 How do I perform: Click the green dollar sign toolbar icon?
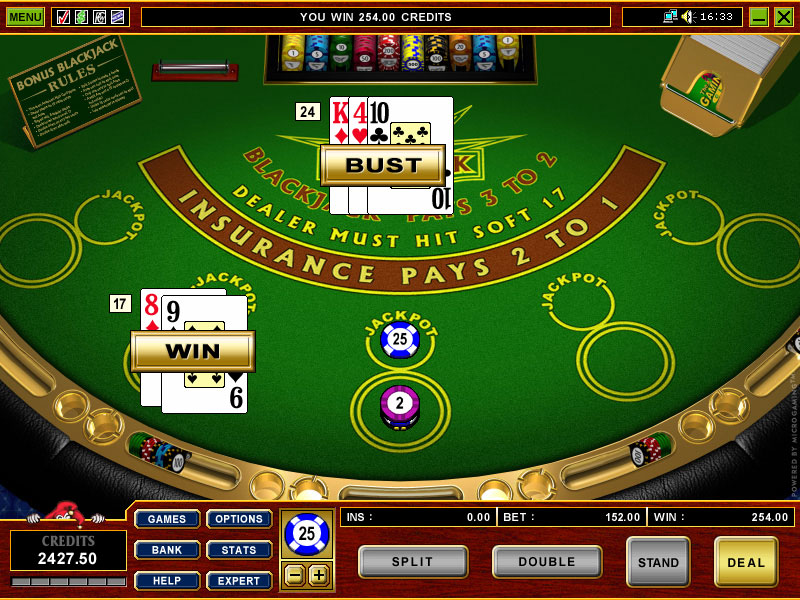[81, 17]
